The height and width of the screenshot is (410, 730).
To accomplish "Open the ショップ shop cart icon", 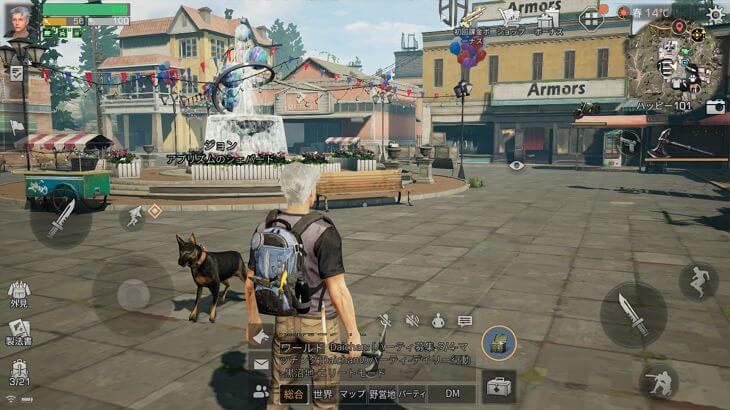I will (511, 17).
